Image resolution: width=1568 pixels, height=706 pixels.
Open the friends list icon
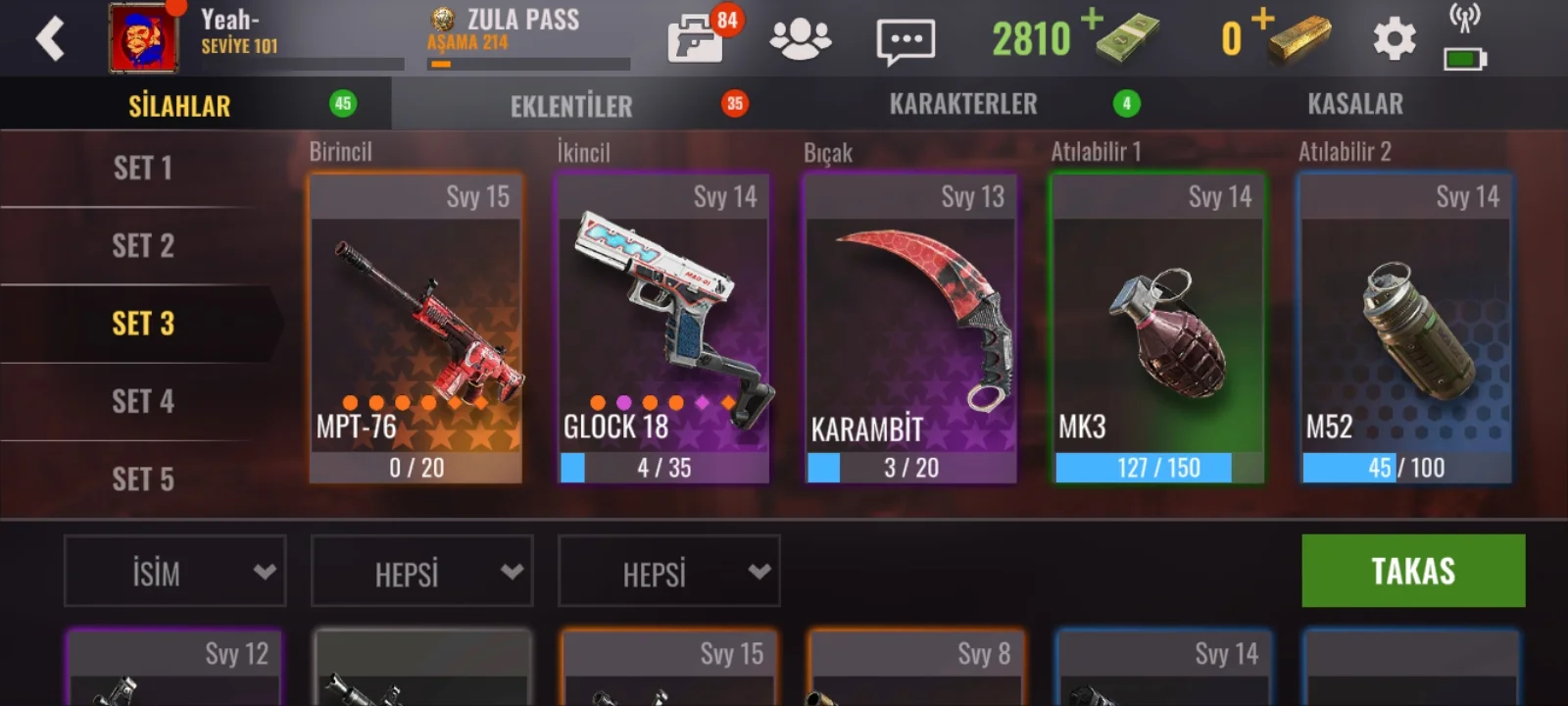[x=800, y=39]
